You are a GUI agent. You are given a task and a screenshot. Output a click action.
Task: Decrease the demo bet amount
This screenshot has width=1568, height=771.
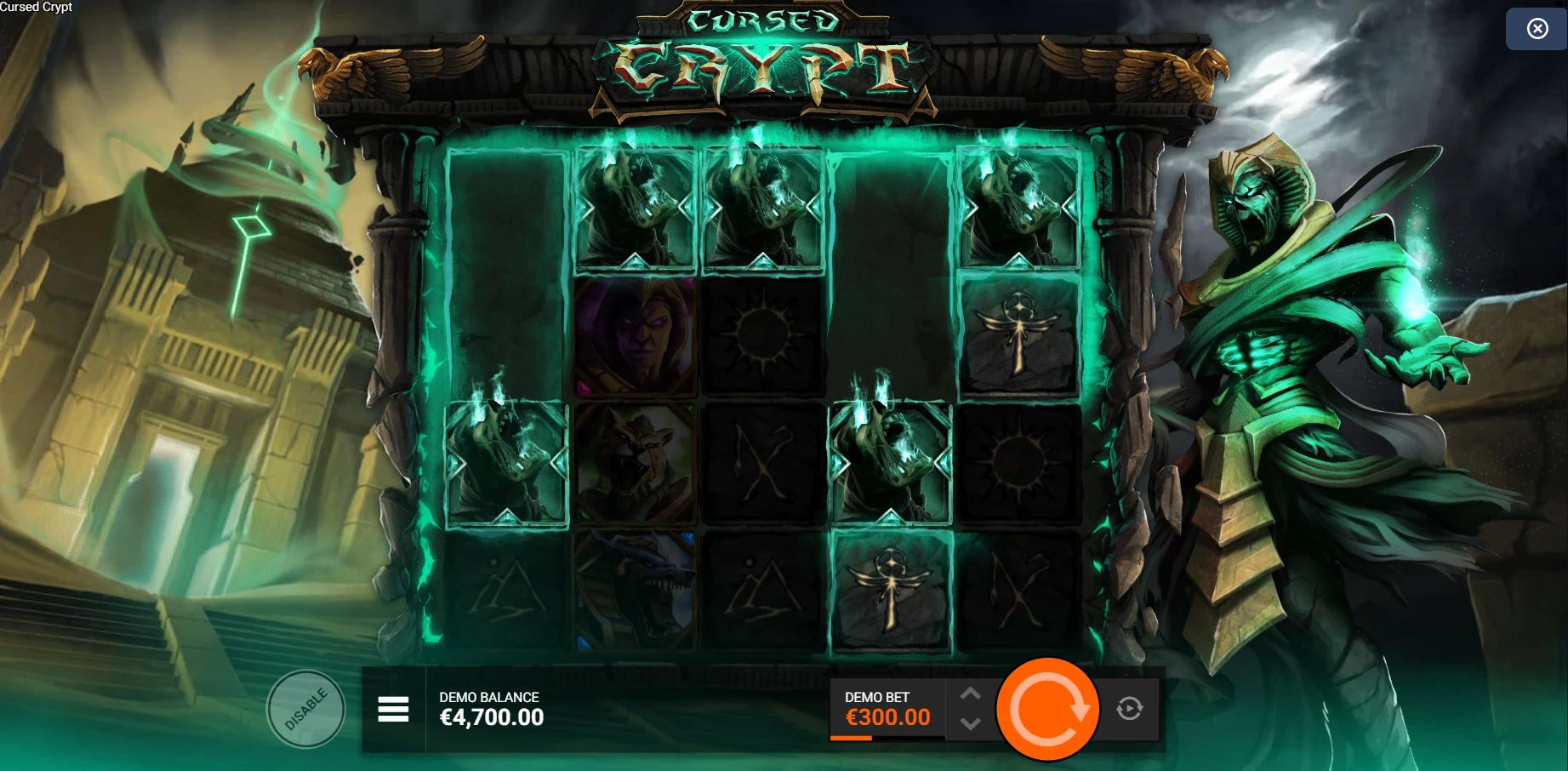coord(970,724)
